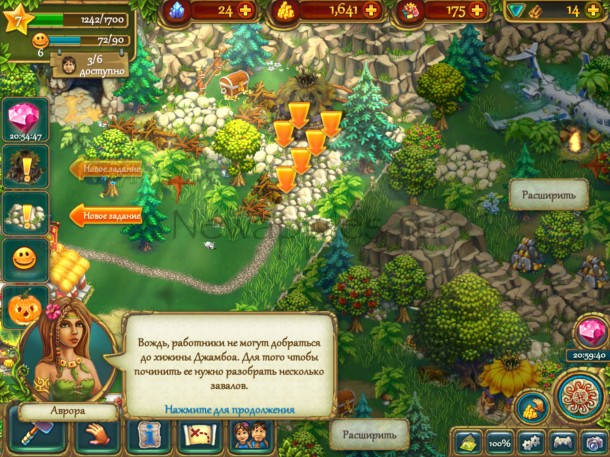The width and height of the screenshot is (610, 457).
Task: Open the Halloween pumpkin event icon
Action: point(22,306)
